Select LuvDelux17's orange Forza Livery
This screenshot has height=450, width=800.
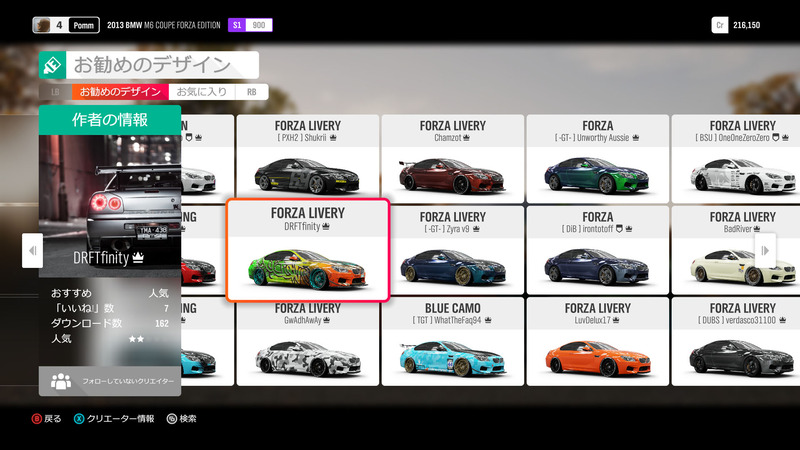(x=597, y=342)
